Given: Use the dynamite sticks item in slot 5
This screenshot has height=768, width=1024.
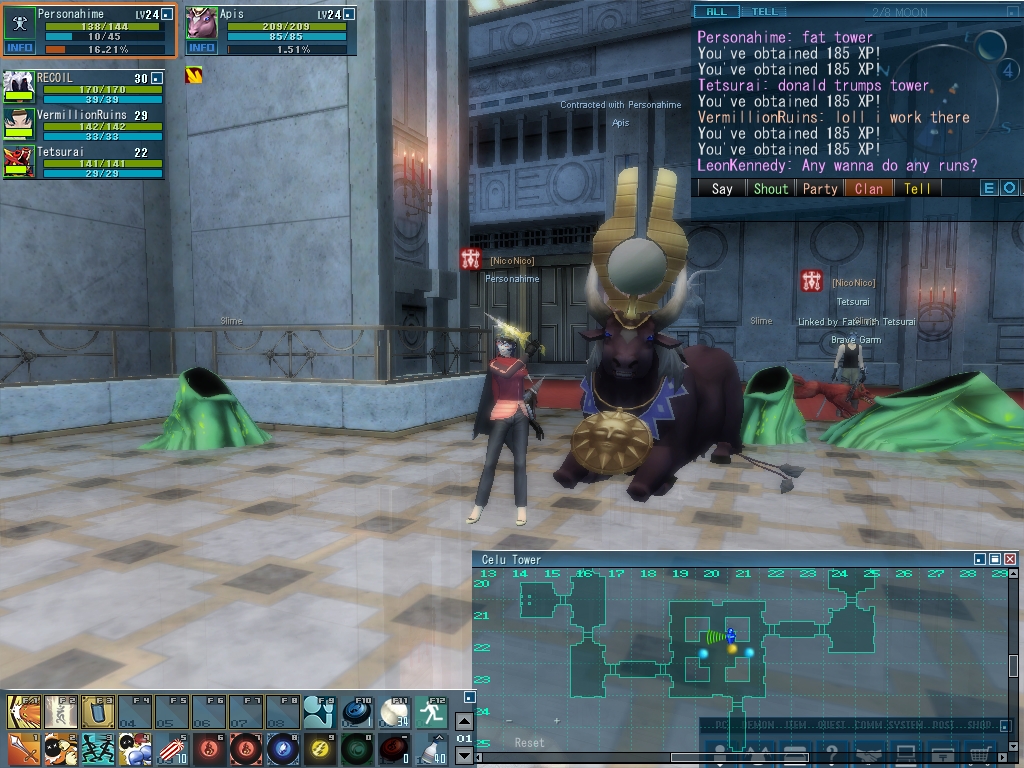Looking at the screenshot, I should click(x=174, y=748).
